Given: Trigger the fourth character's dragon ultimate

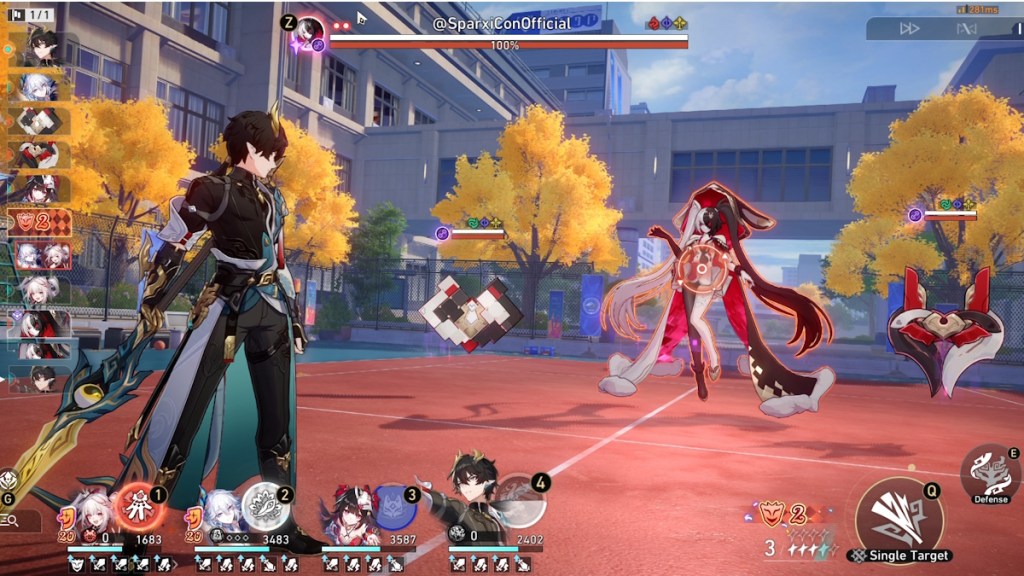Looking at the screenshot, I should pyautogui.click(x=521, y=499).
